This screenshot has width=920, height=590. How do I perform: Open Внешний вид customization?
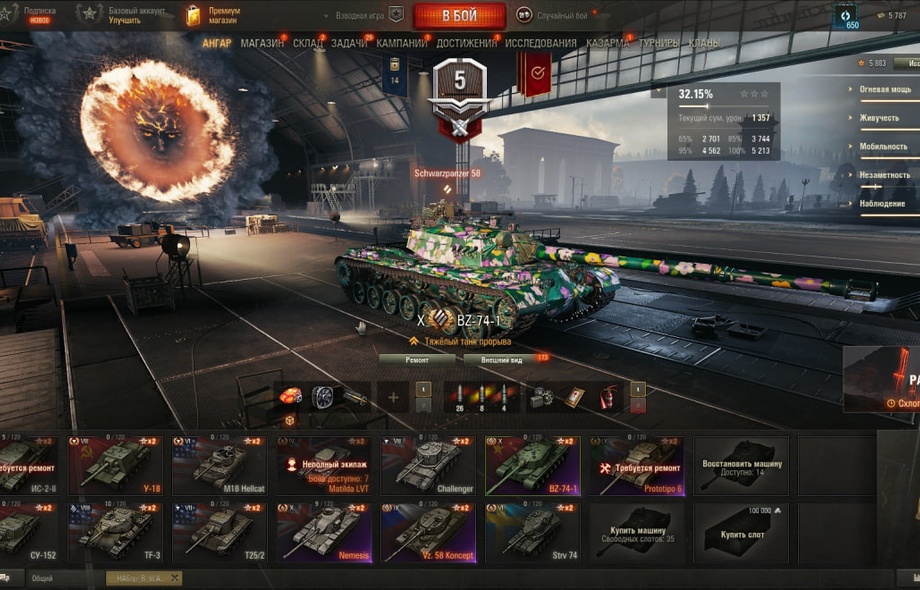pyautogui.click(x=501, y=359)
